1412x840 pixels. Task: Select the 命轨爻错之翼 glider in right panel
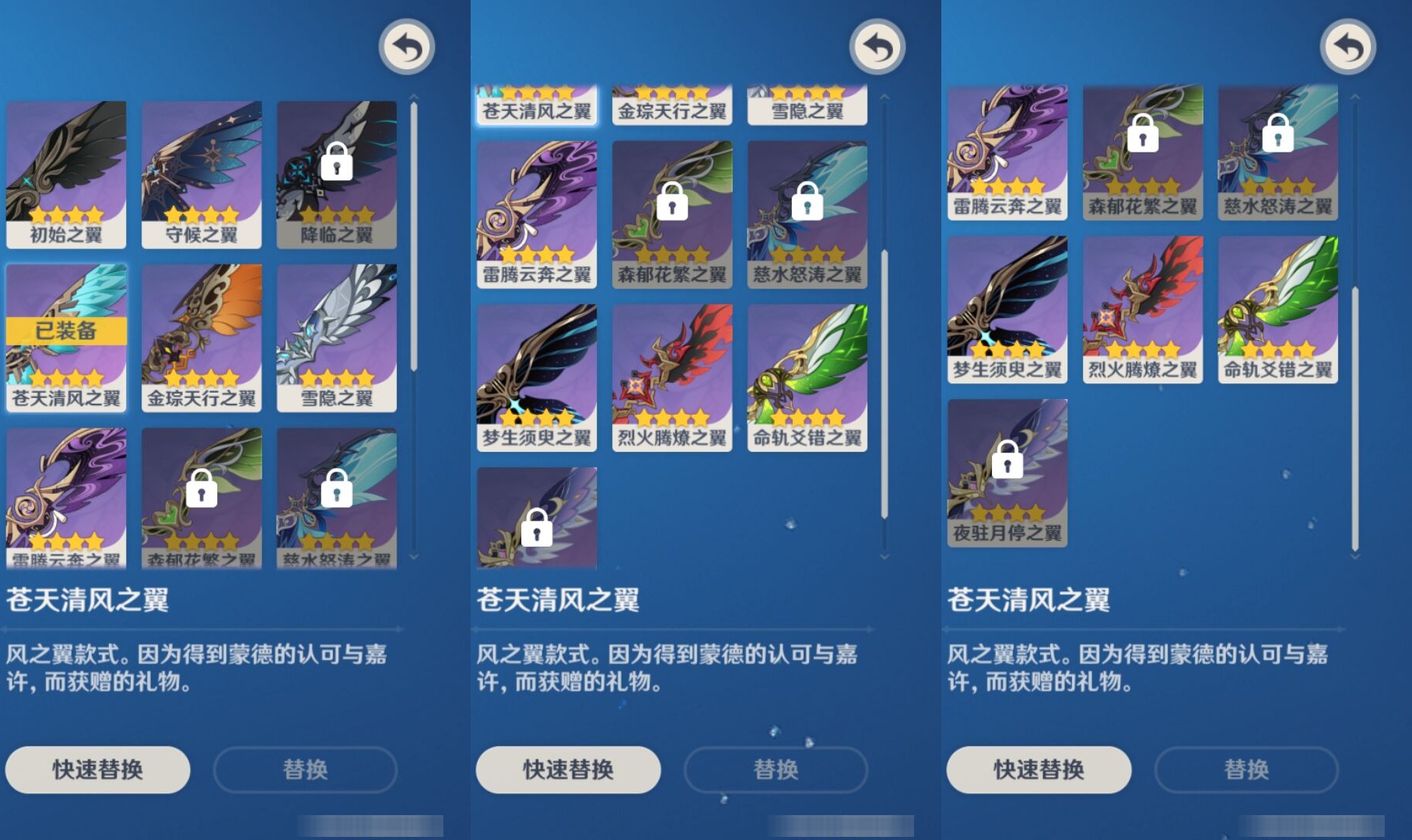click(1276, 307)
